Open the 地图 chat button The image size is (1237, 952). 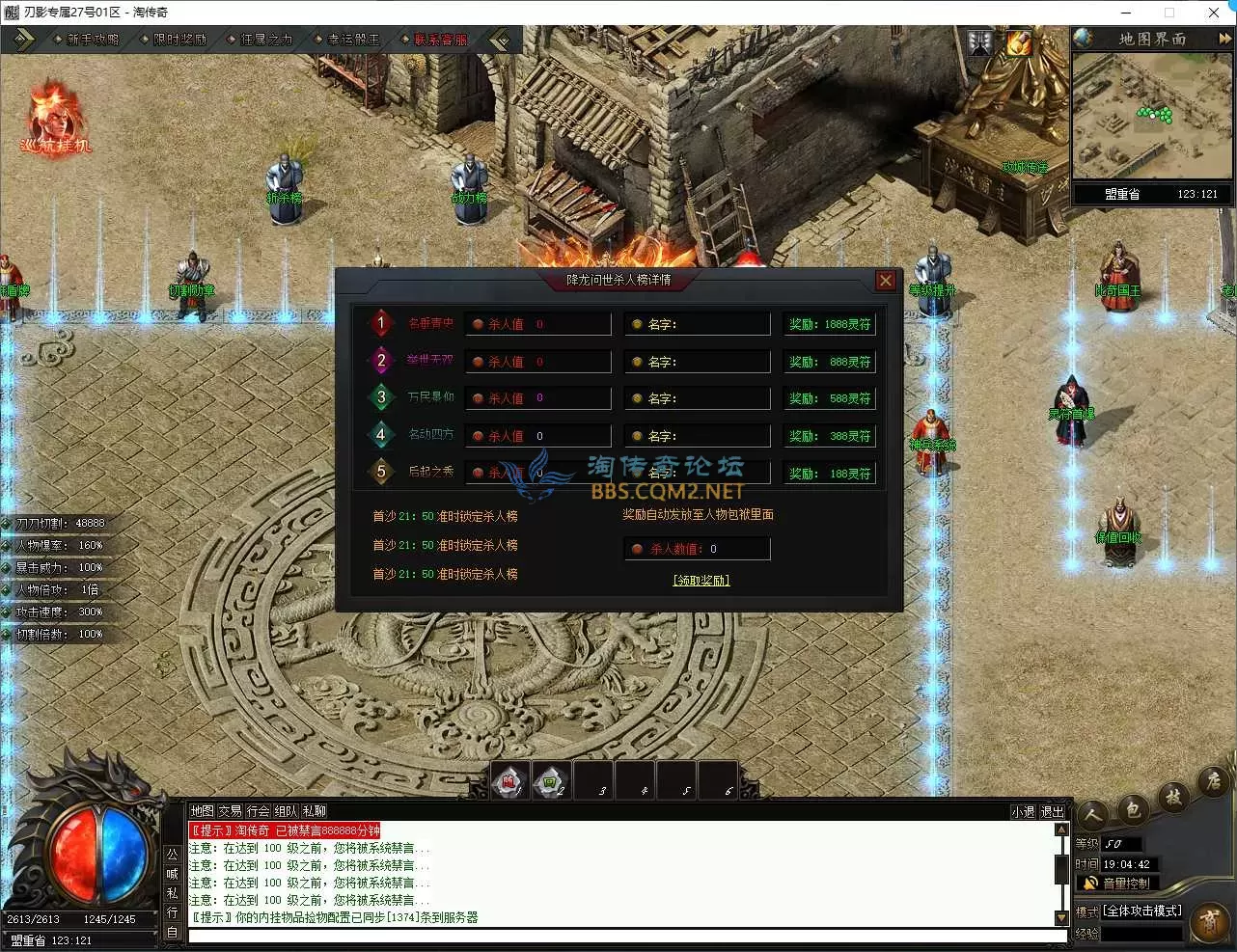[202, 811]
